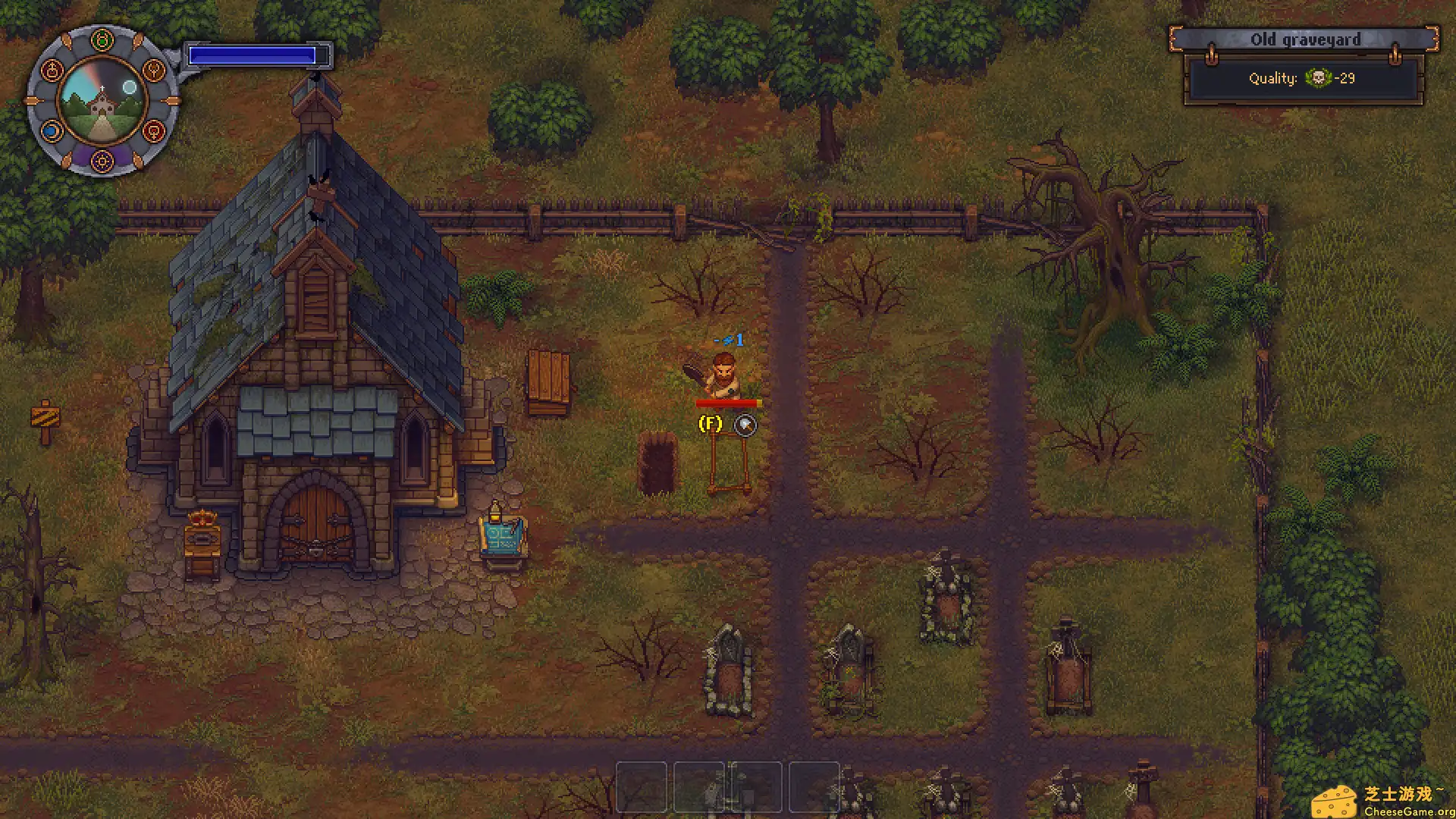Screen dimensions: 1456x819
Task: Click the freshly dug grave hole near the character
Action: [x=657, y=465]
